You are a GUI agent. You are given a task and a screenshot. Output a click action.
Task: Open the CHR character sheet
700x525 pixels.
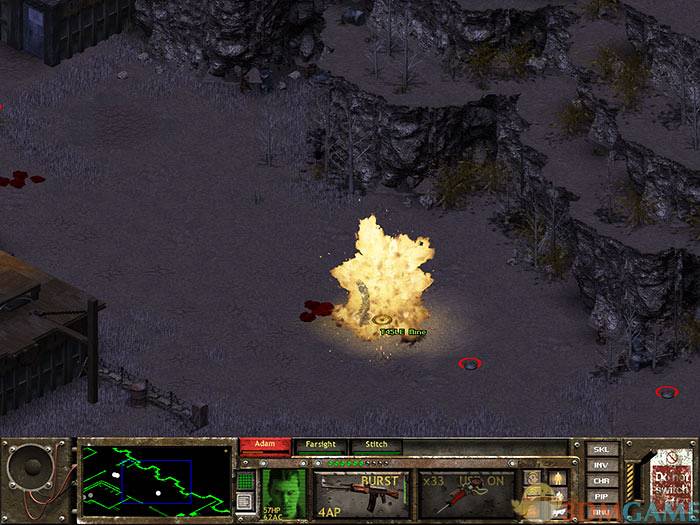(600, 481)
